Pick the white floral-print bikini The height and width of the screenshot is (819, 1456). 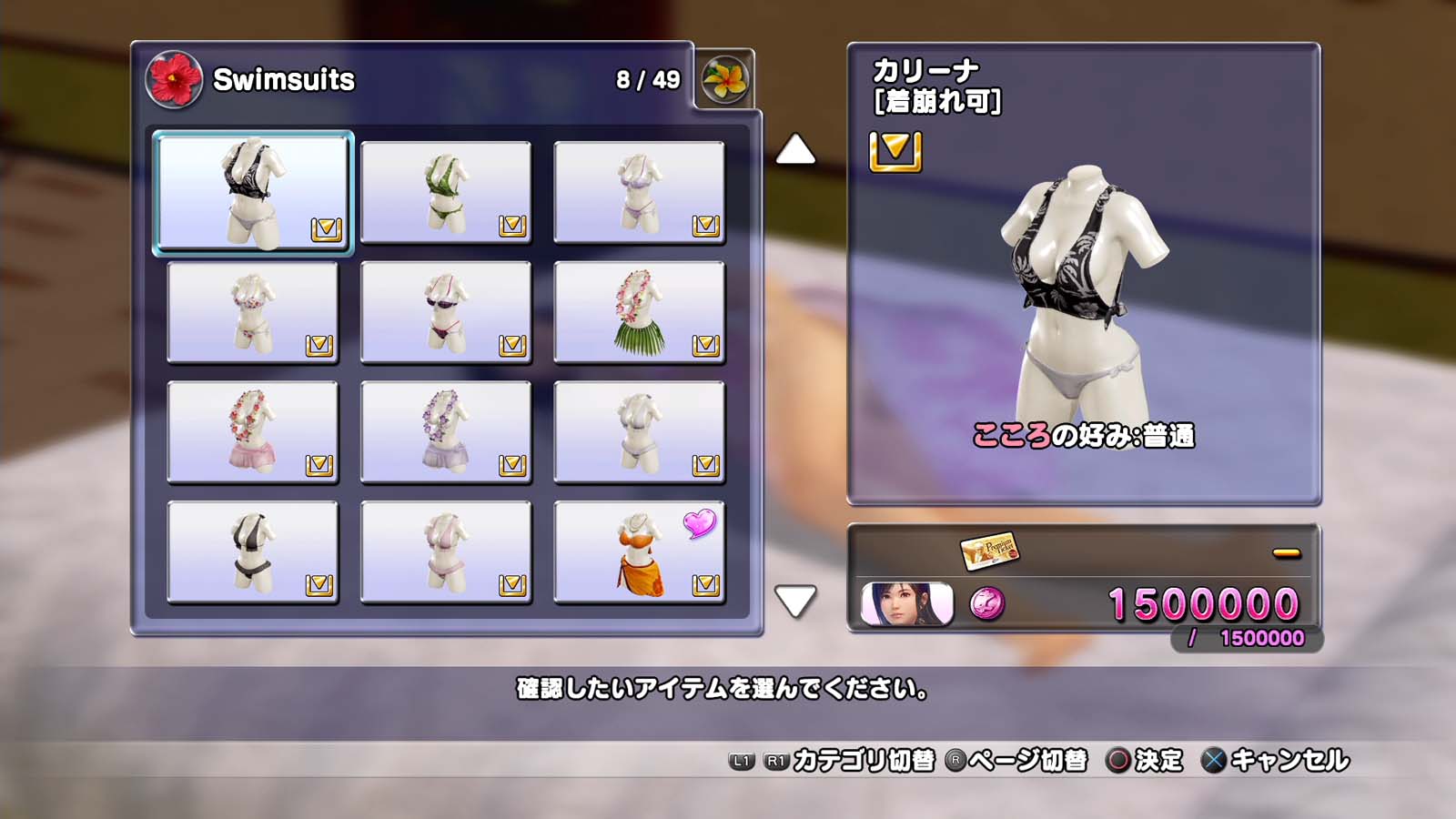253,312
